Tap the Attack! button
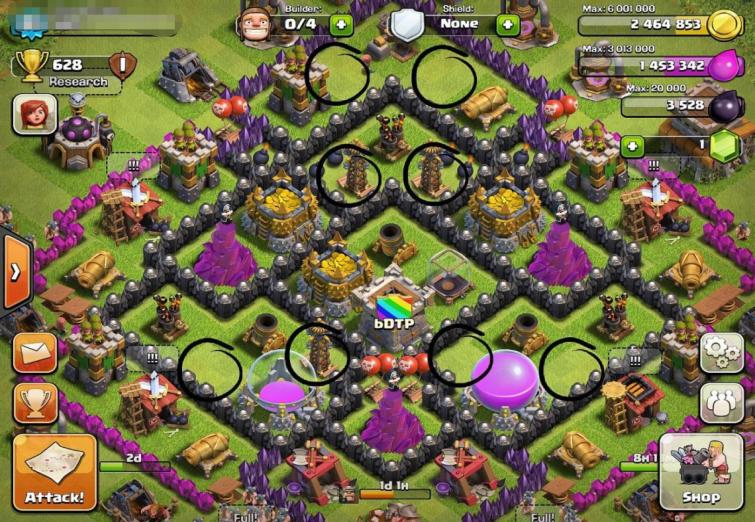Viewport: 755px width, 522px height. click(x=55, y=472)
